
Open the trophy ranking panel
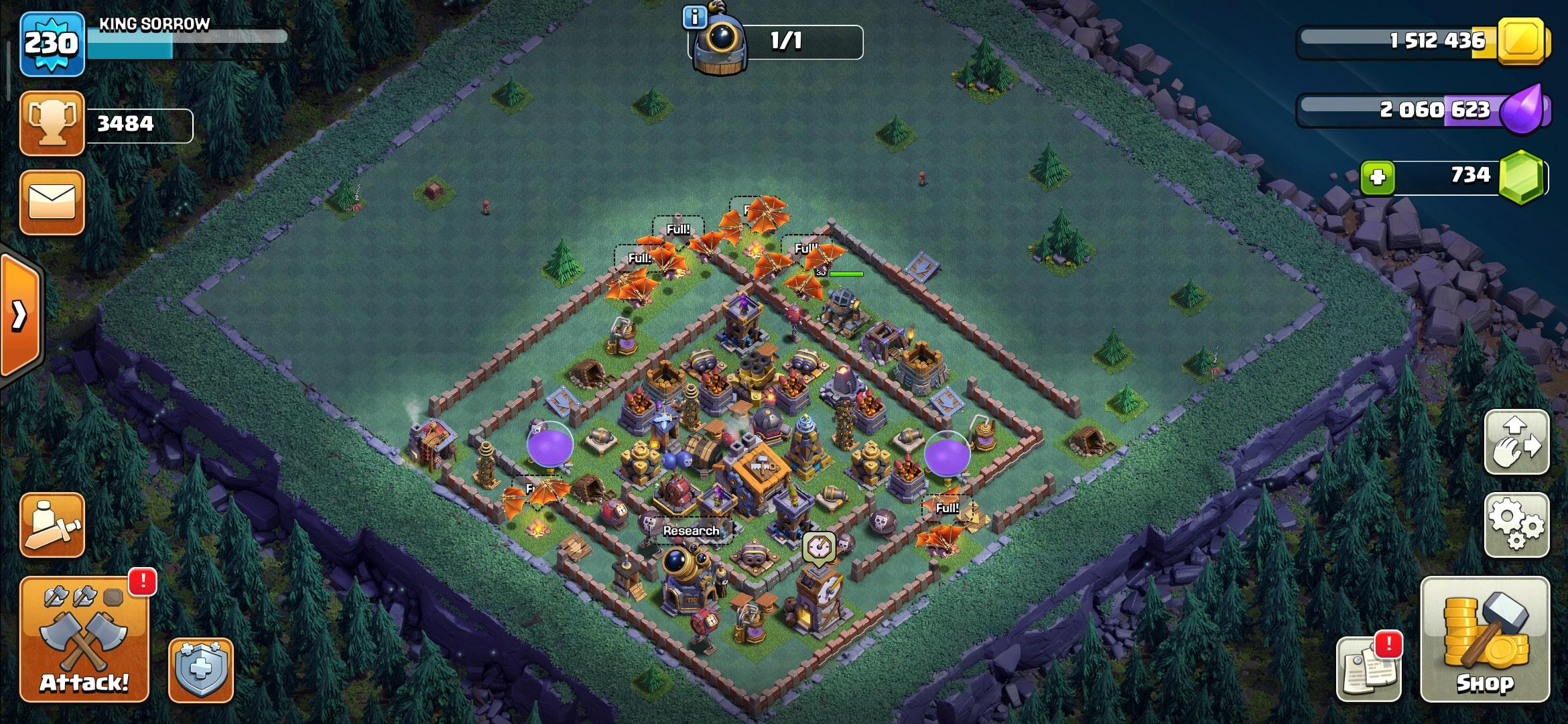click(x=52, y=123)
